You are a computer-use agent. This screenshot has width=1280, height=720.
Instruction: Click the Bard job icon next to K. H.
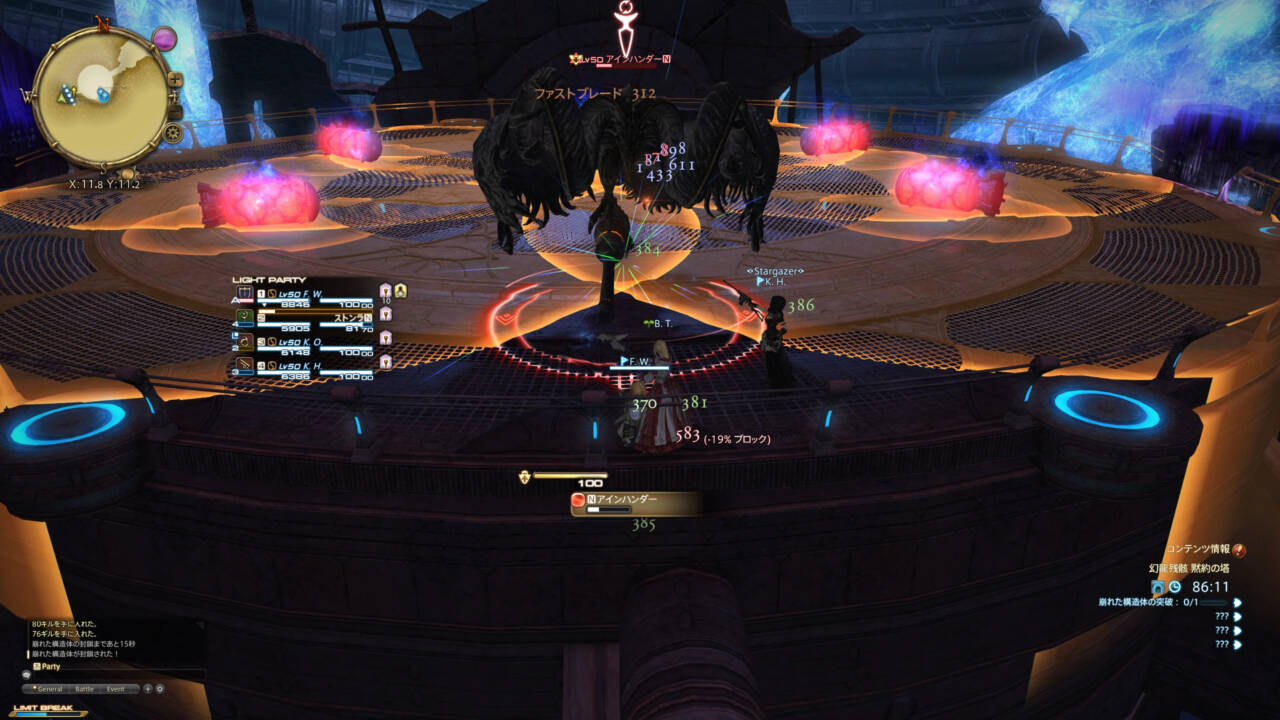point(244,362)
